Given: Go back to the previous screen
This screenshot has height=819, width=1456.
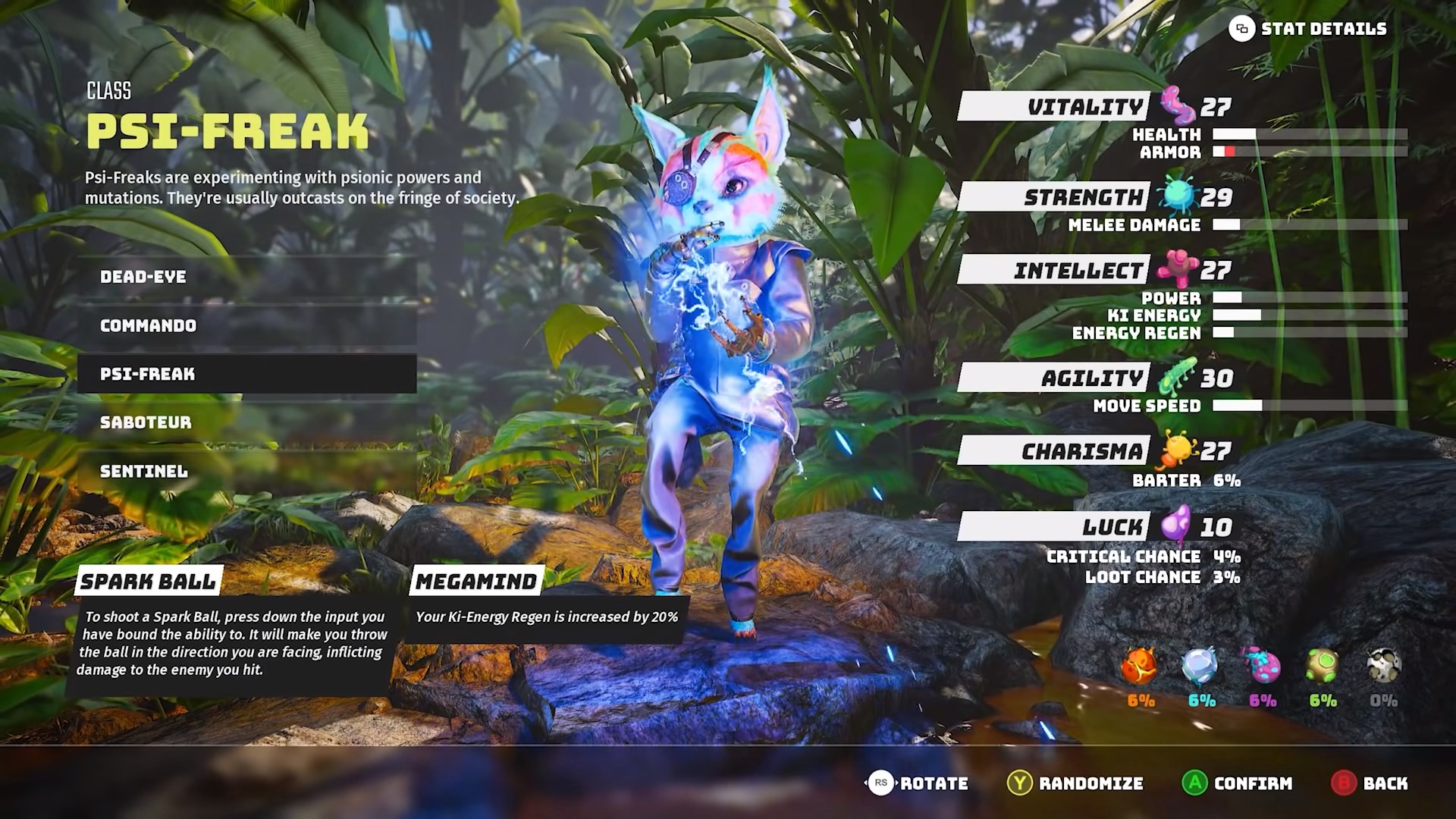Looking at the screenshot, I should (1370, 783).
